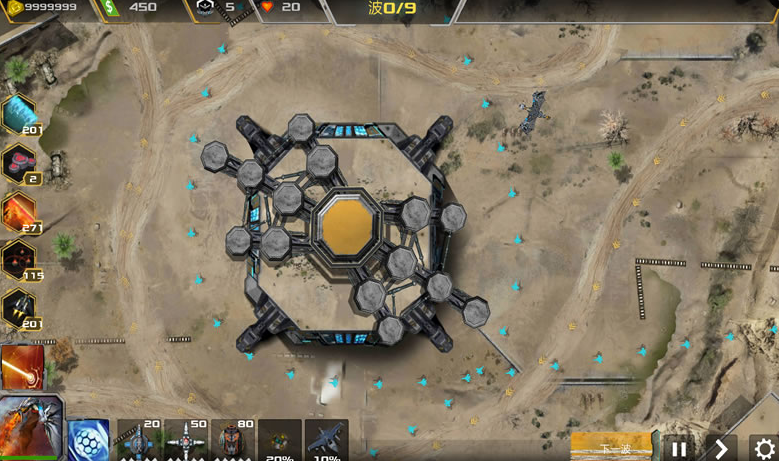Fire the orange laser beam ability
The width and height of the screenshot is (779, 461).
tap(22, 367)
